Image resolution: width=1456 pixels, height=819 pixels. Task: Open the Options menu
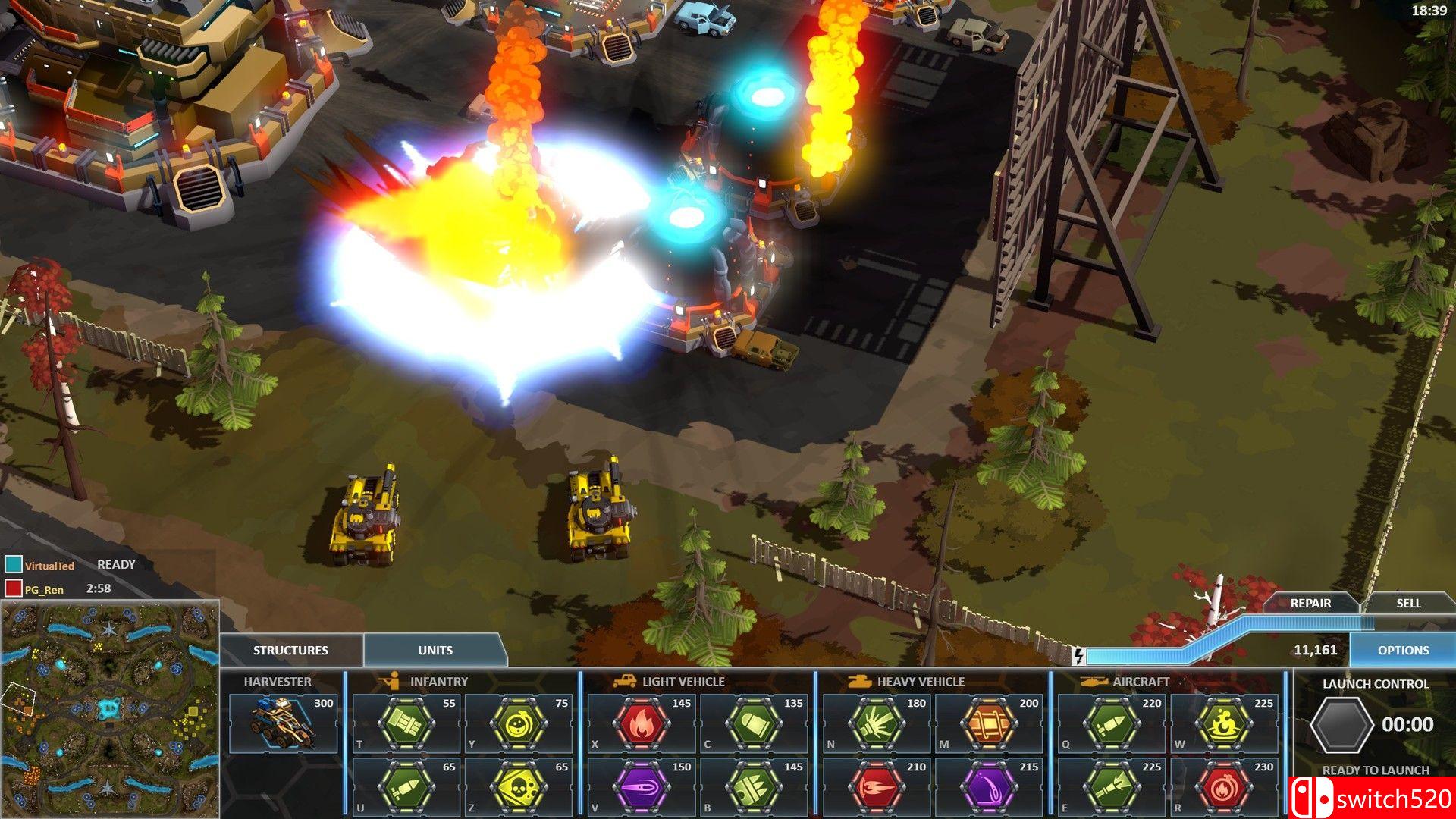click(1403, 650)
